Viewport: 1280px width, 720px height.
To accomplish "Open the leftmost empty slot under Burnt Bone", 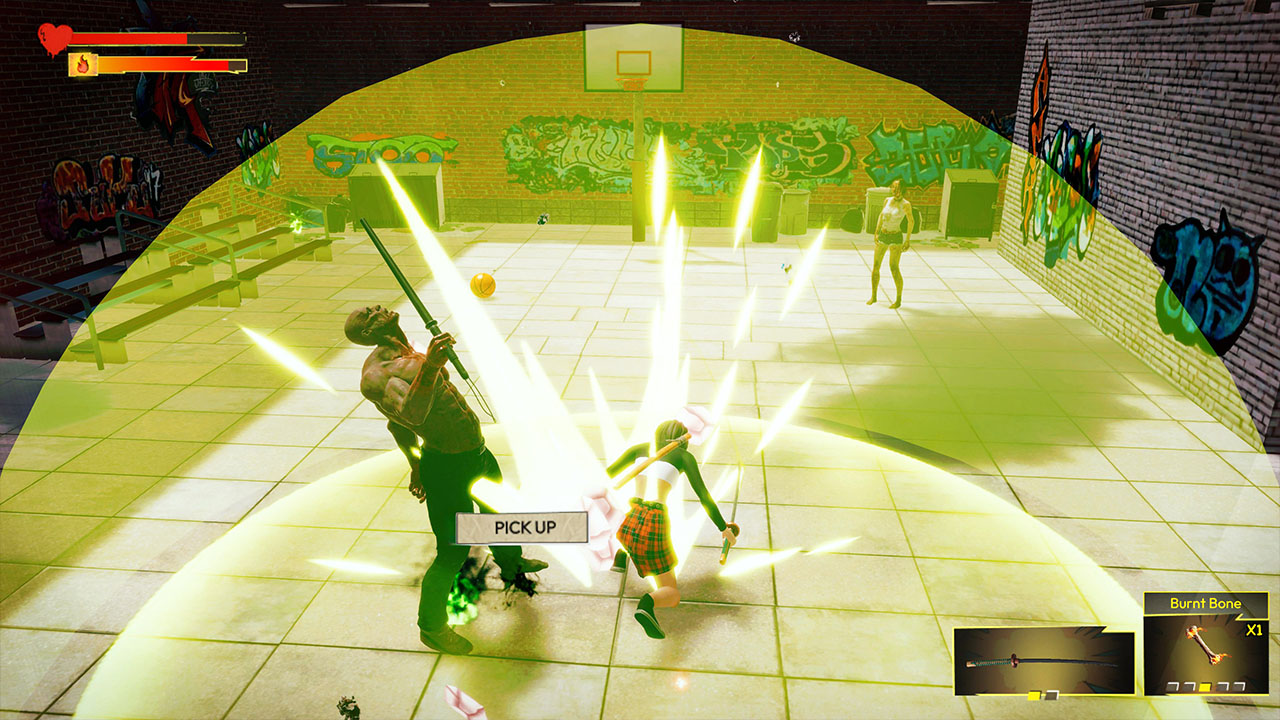I will click(1171, 685).
